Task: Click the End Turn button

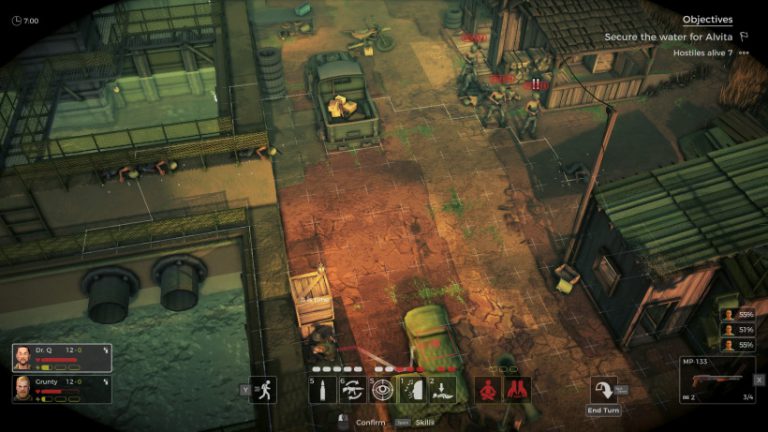Action: click(604, 395)
